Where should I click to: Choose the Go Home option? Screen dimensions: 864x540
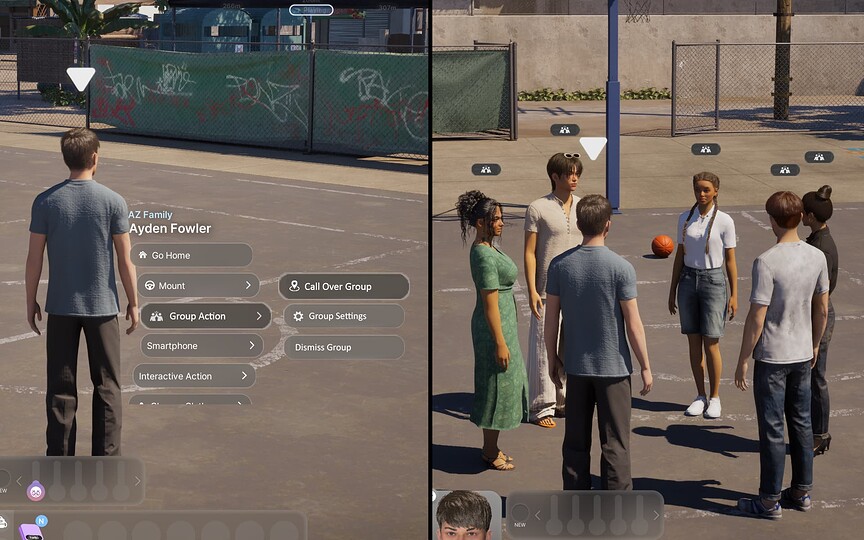(x=190, y=255)
